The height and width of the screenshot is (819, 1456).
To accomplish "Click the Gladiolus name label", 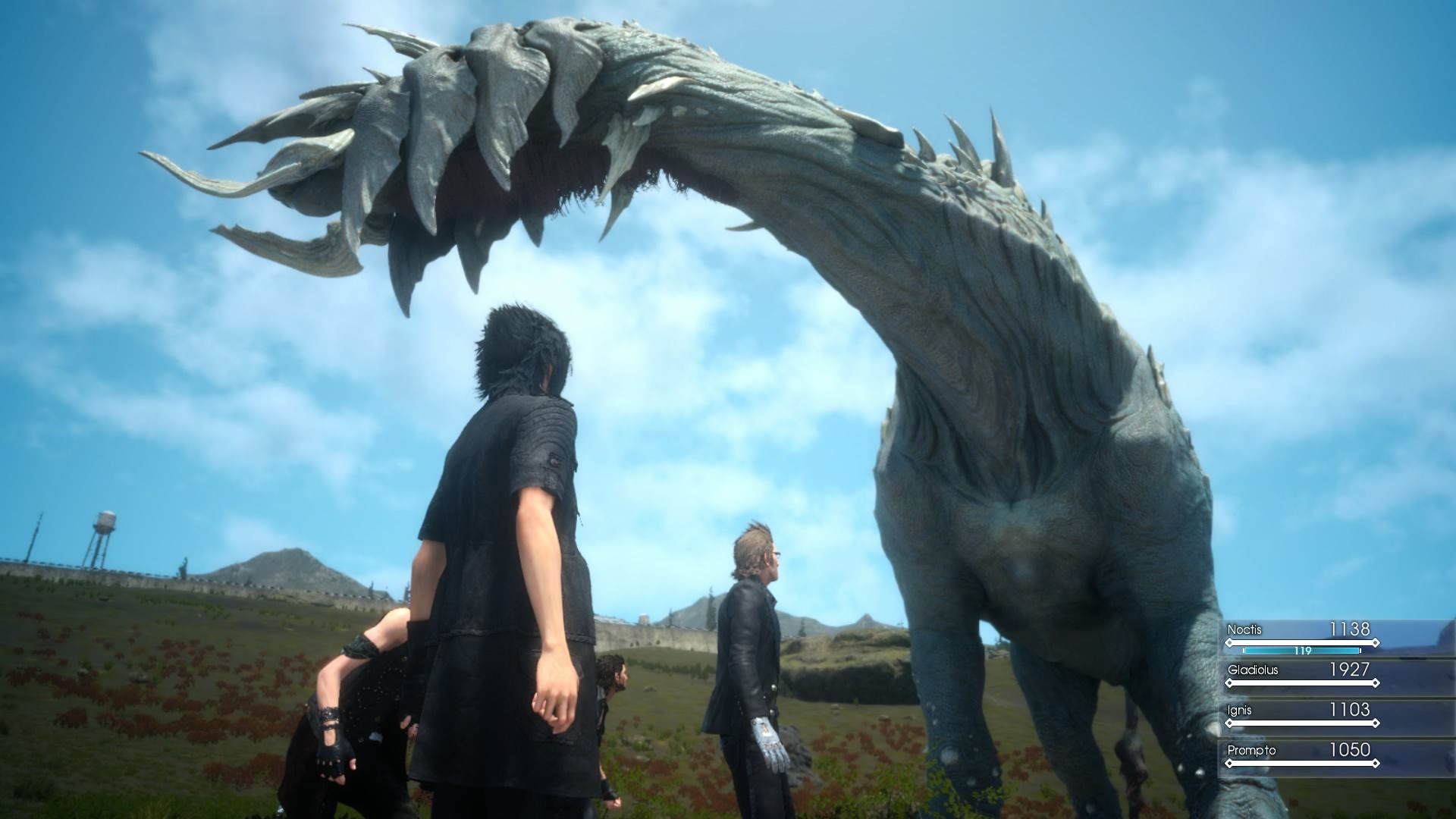I will pos(1253,670).
